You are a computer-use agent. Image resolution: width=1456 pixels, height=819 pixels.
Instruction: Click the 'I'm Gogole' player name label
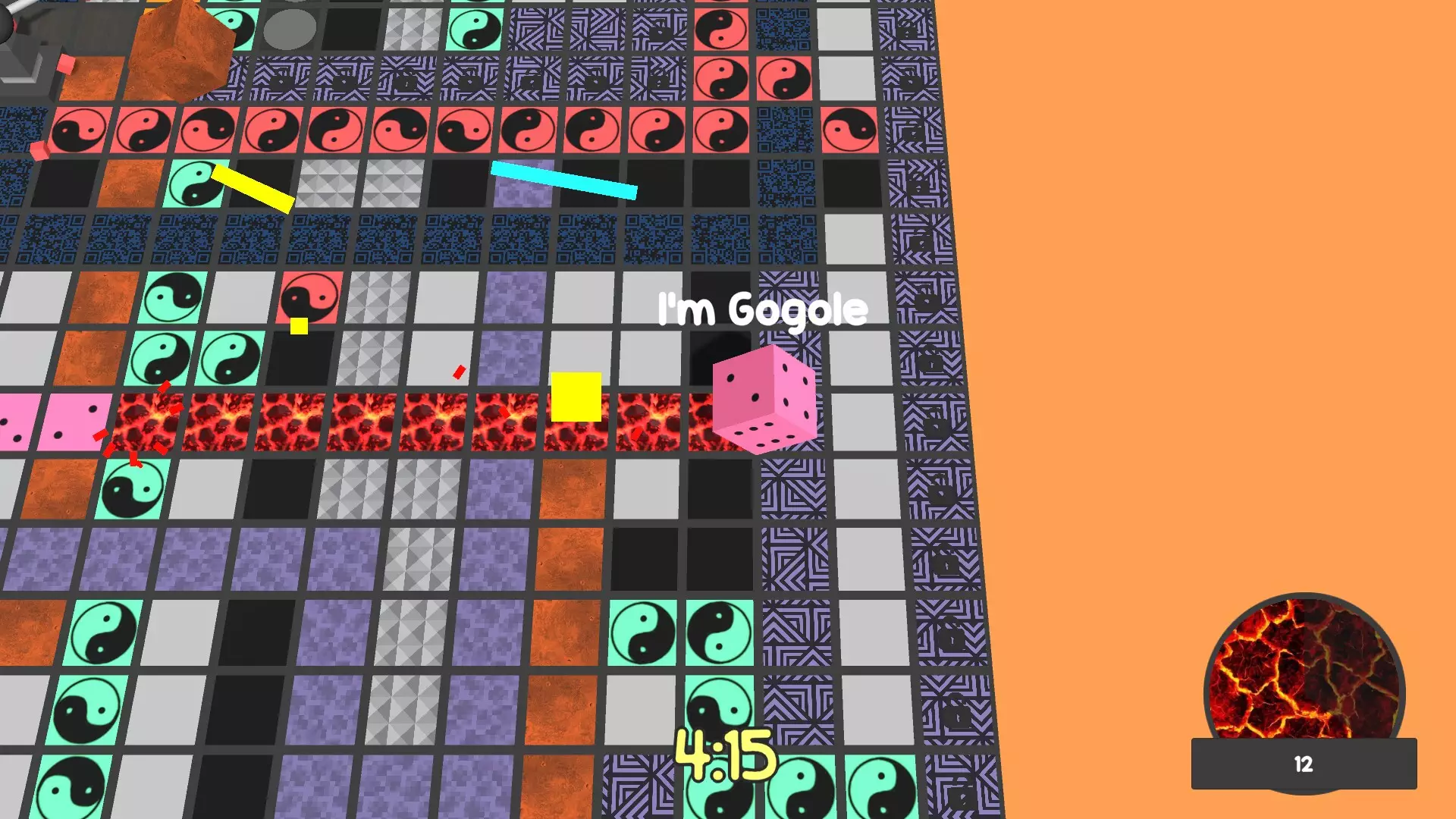pyautogui.click(x=761, y=308)
